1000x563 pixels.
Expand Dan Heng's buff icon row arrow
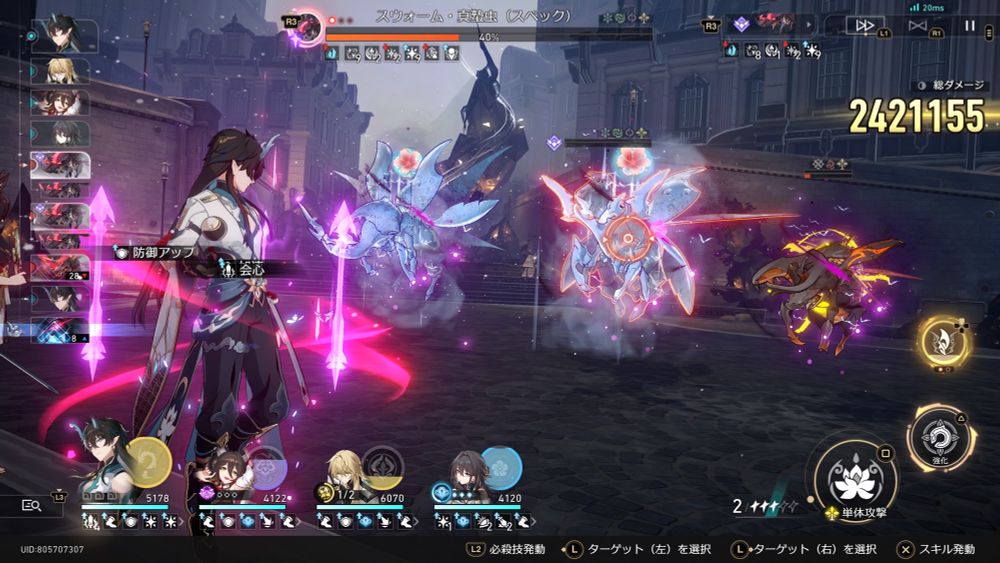pos(184,522)
